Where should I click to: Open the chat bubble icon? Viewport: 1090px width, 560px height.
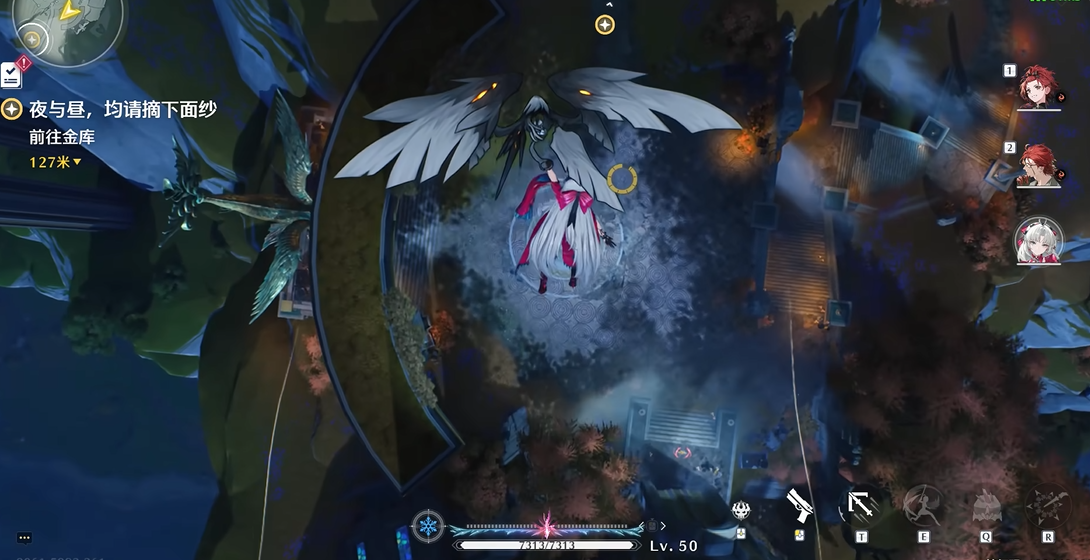[24, 538]
